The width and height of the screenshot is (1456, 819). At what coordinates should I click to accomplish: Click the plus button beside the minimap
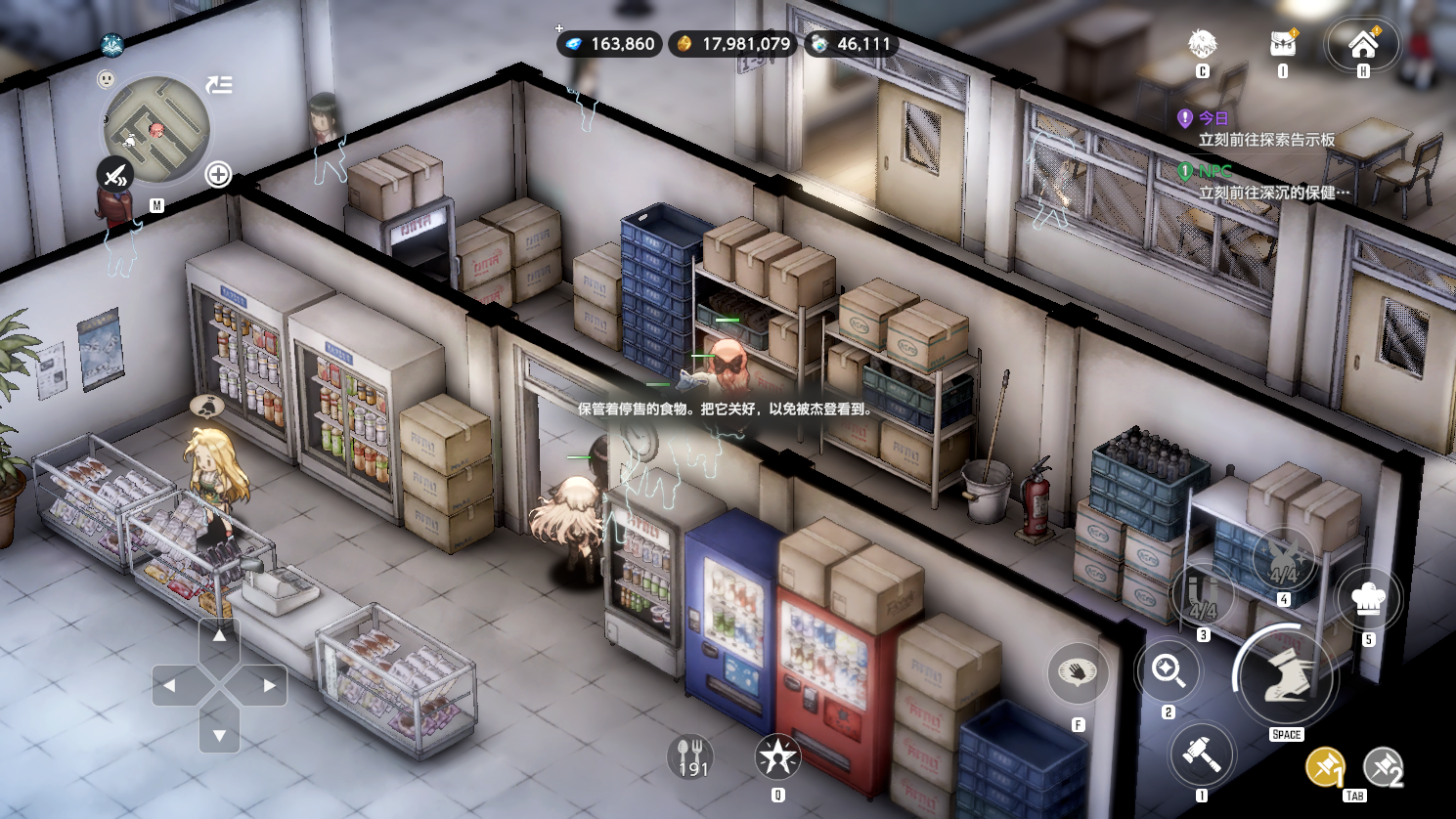pyautogui.click(x=218, y=175)
